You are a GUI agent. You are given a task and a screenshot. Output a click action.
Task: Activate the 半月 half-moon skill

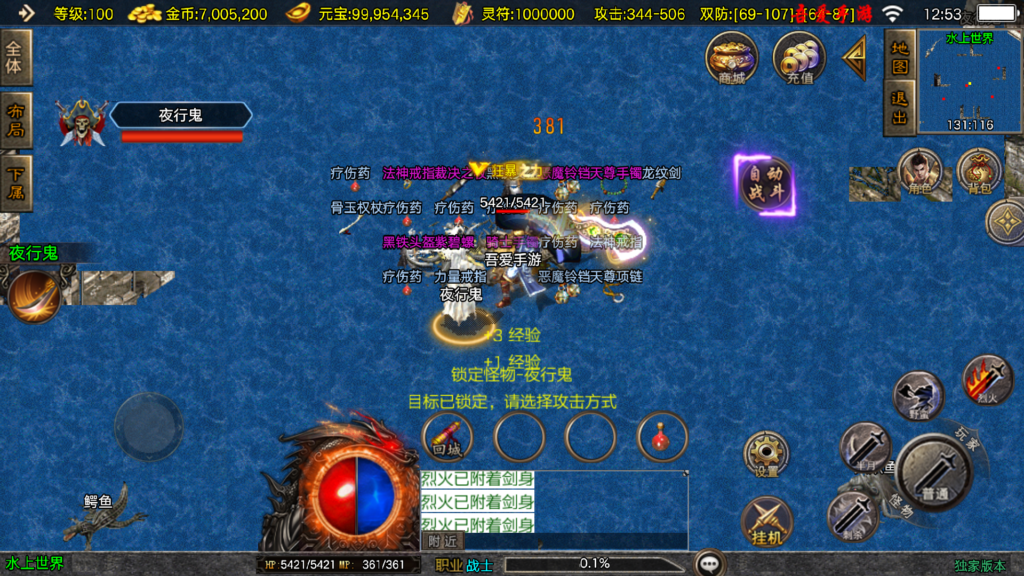(x=864, y=446)
